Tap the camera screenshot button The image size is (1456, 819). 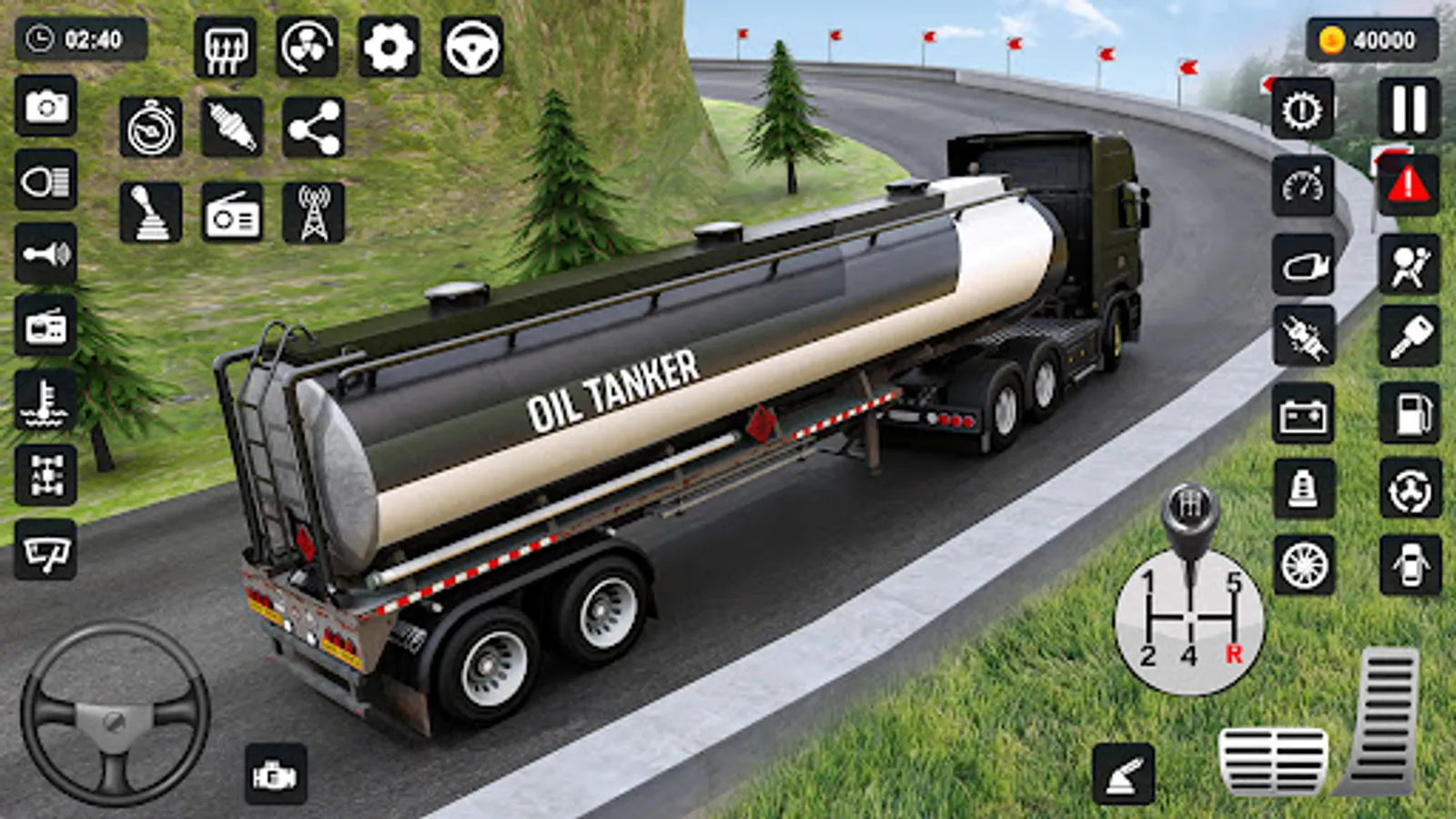tap(46, 107)
